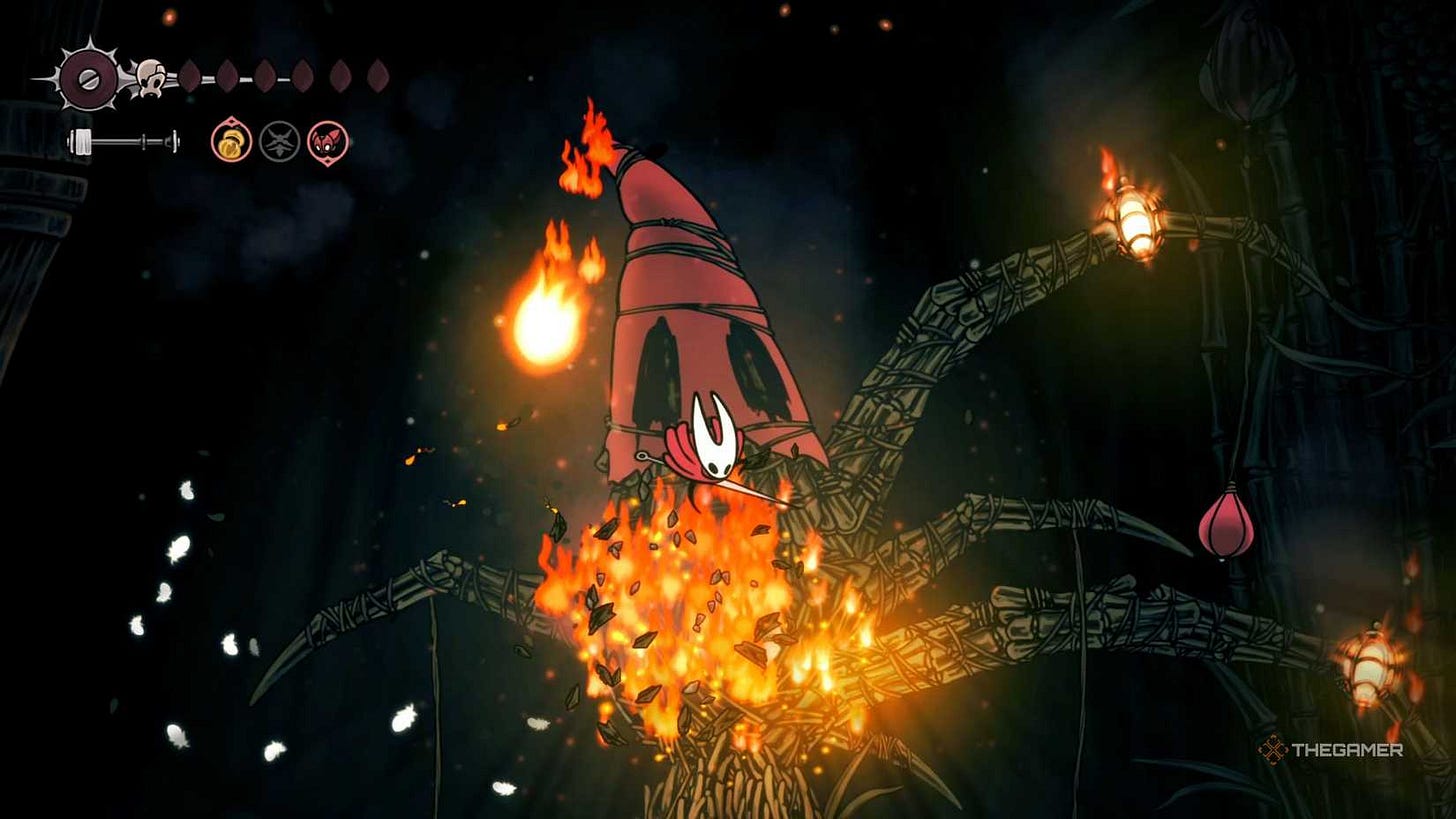
Task: Select the yellow Straight Pin tool icon
Action: (x=231, y=140)
